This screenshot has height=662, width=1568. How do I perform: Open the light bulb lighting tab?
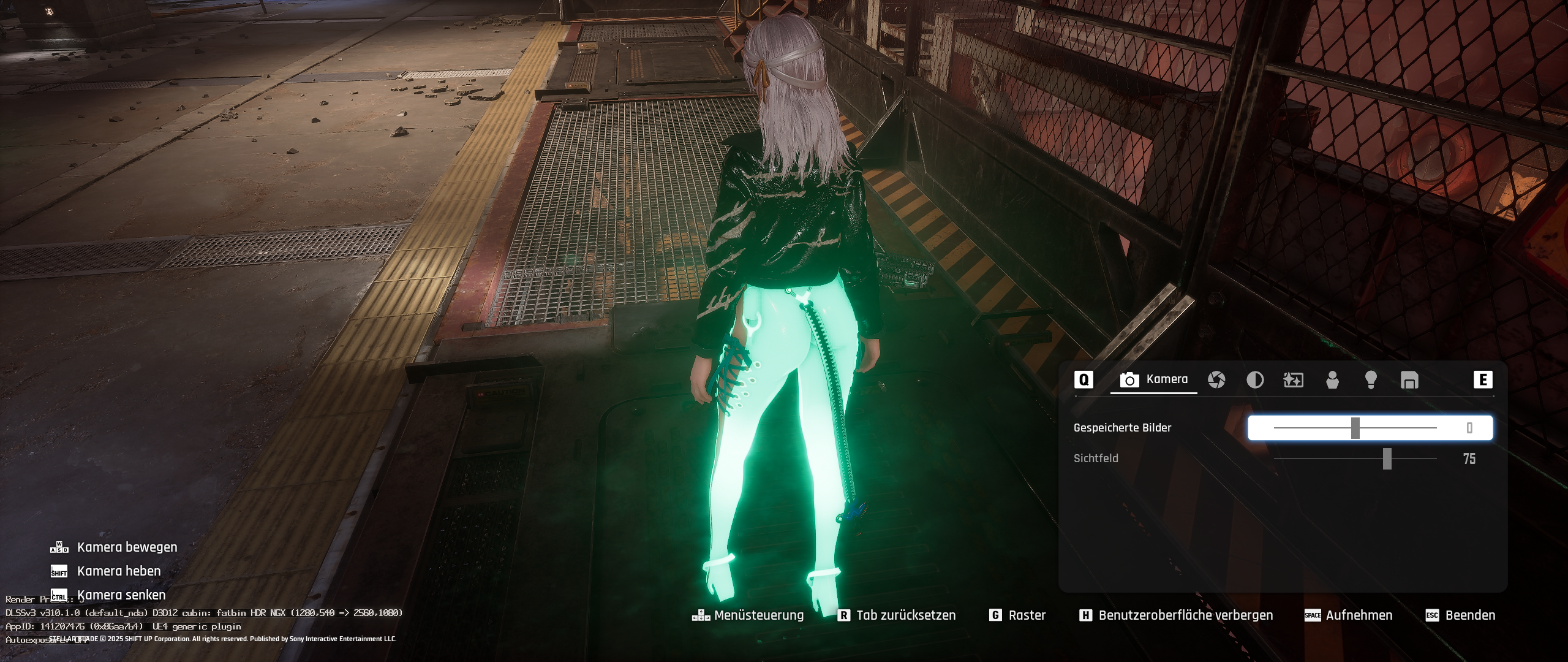click(1371, 380)
